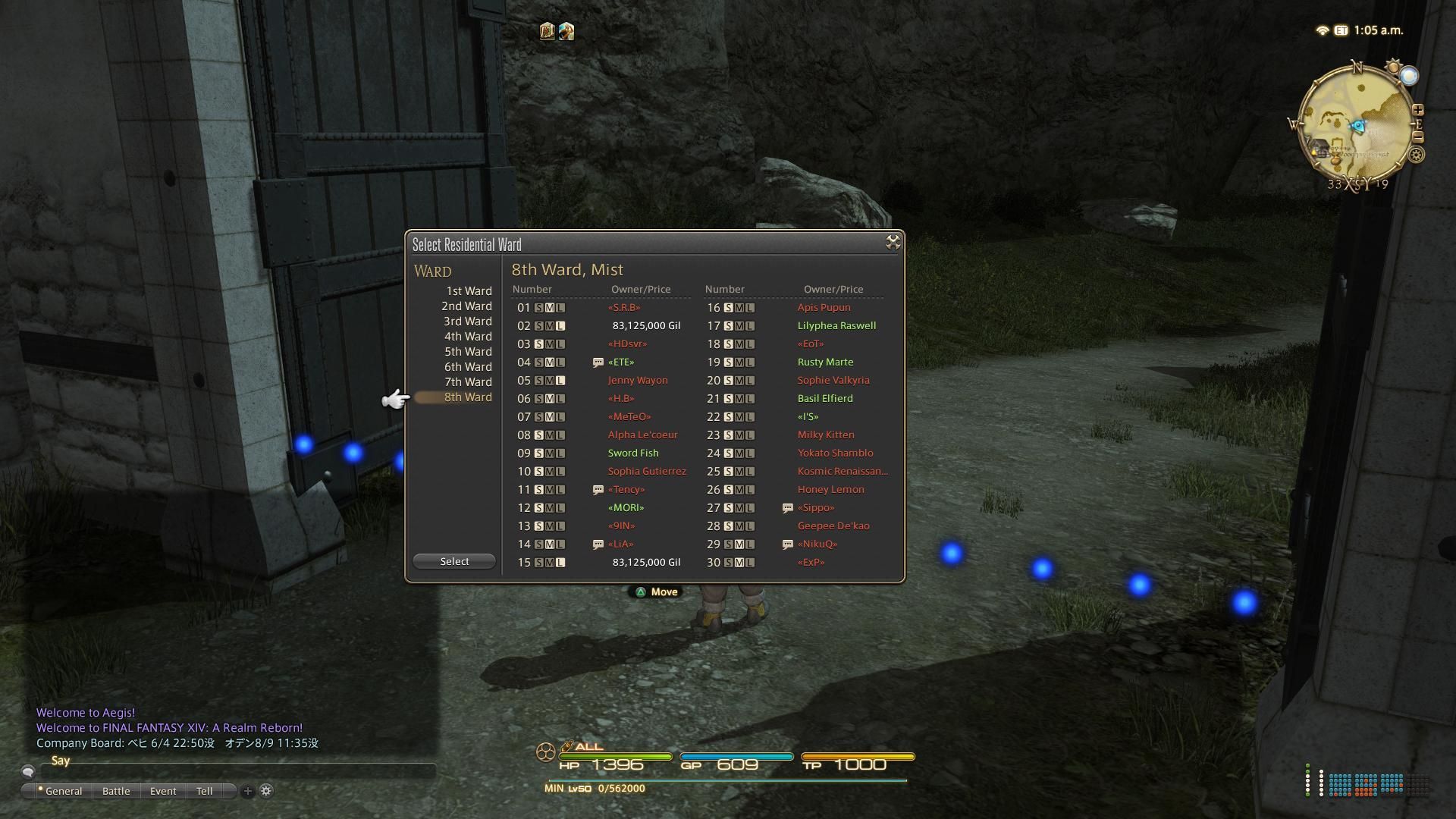Screen dimensions: 1456x819
Task: Open the Battle chat tab
Action: pos(116,791)
